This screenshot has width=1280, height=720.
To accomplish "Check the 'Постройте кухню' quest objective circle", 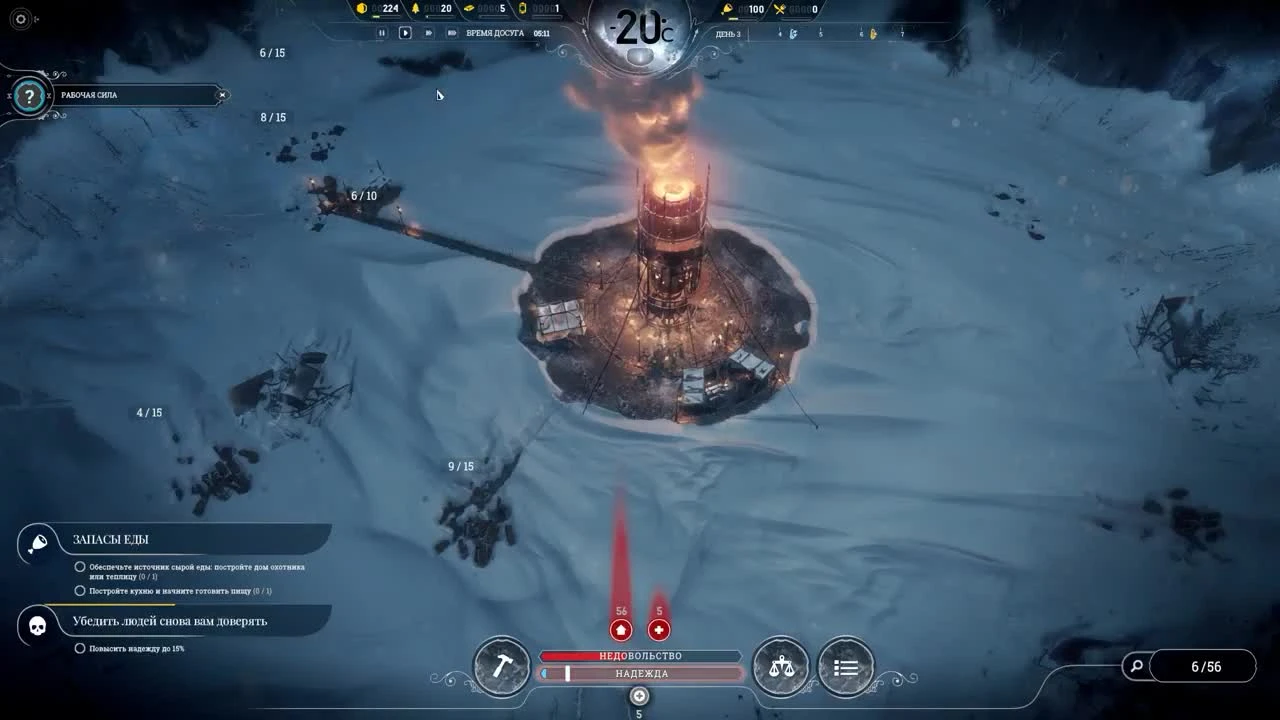I will 79,590.
